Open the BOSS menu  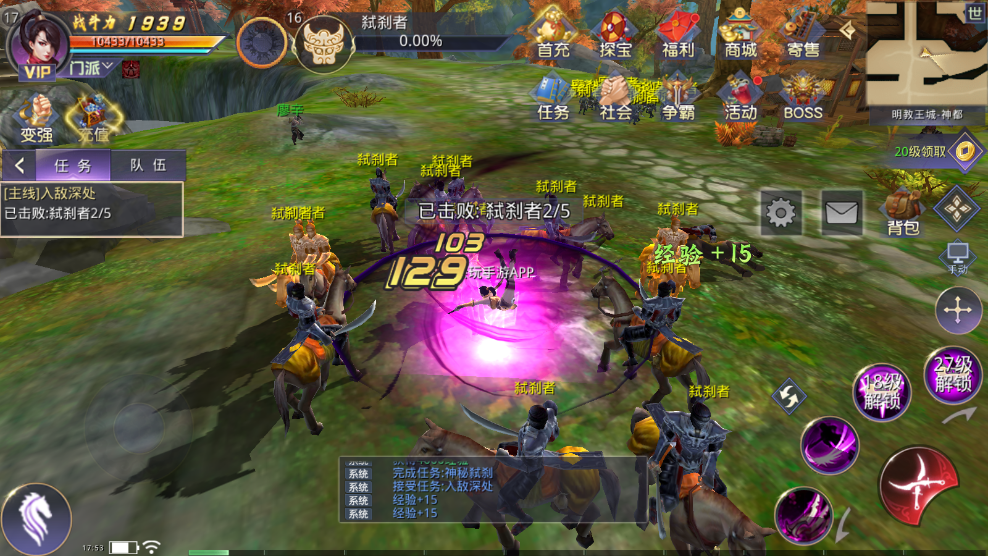click(802, 98)
